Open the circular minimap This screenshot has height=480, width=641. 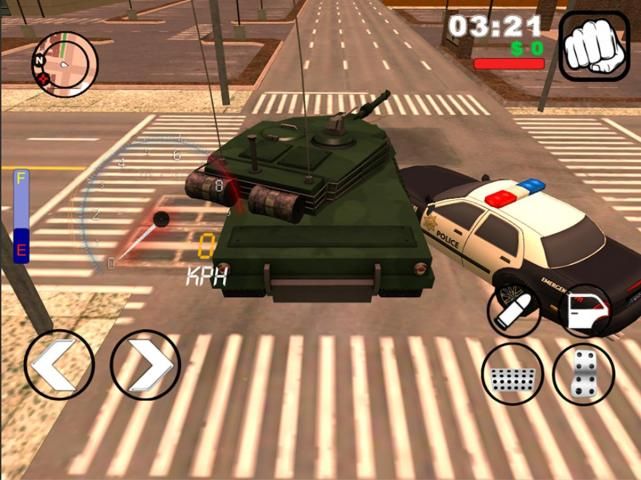click(x=65, y=63)
